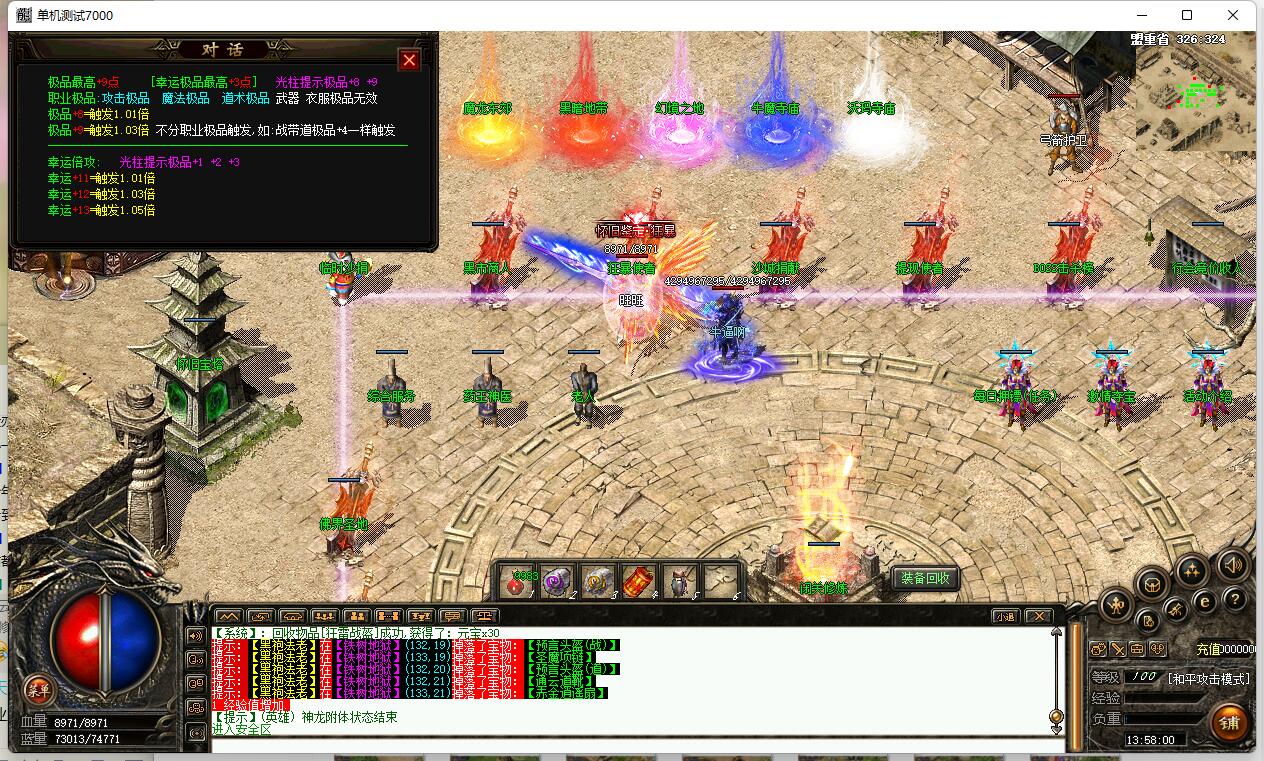Click the 小退 logout button
This screenshot has width=1264, height=761.
(x=1005, y=616)
